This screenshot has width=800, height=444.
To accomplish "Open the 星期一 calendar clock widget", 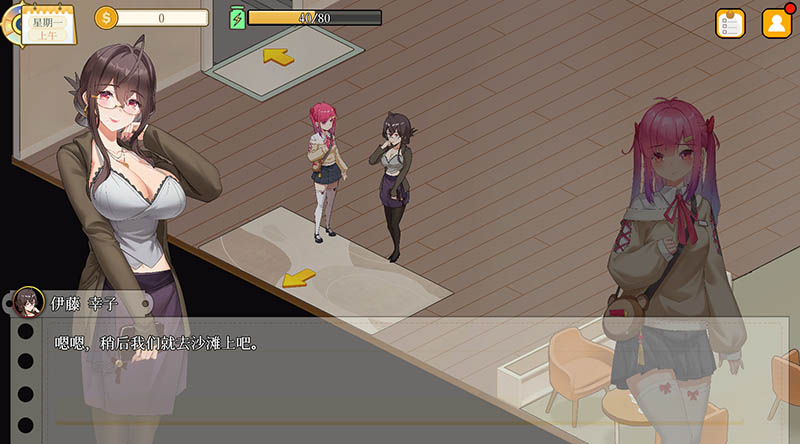I will (x=44, y=24).
